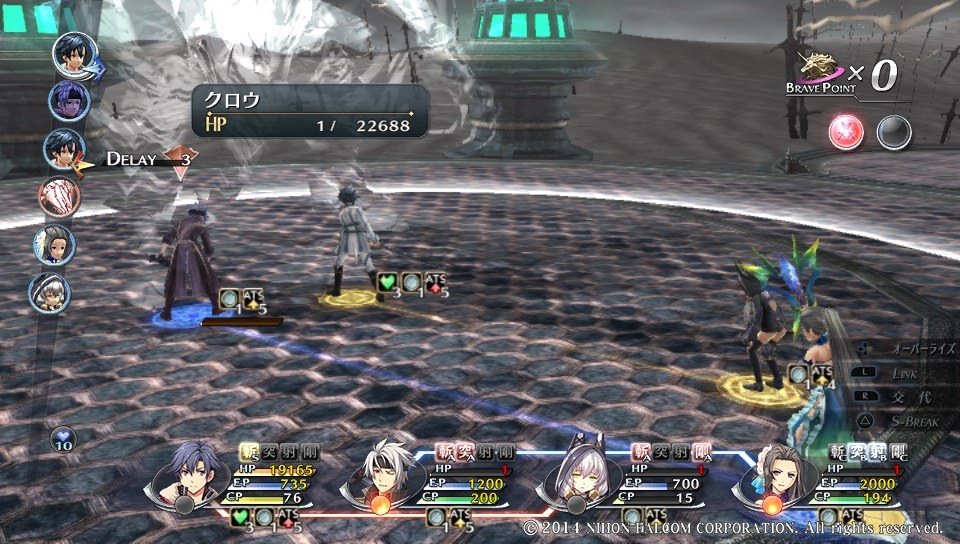Choose the Link command
This screenshot has height=544, width=960.
tap(905, 372)
